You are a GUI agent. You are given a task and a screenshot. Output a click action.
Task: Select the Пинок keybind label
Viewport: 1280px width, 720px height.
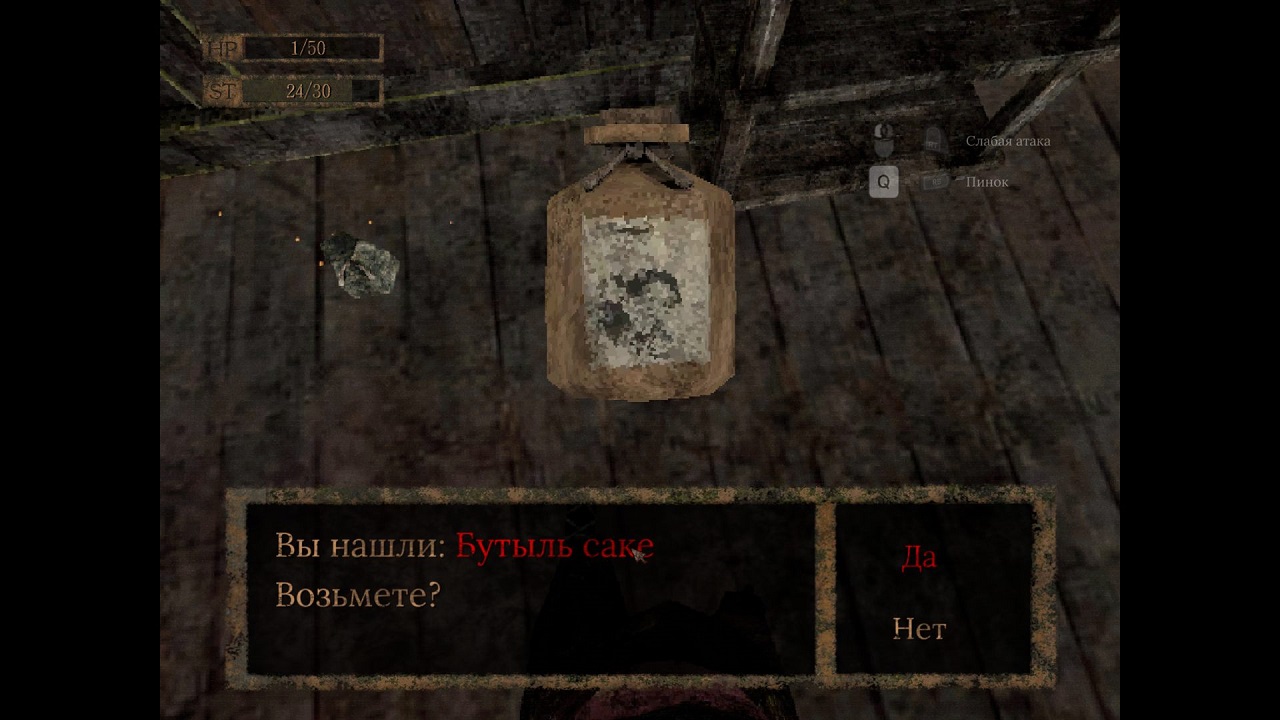(x=989, y=182)
